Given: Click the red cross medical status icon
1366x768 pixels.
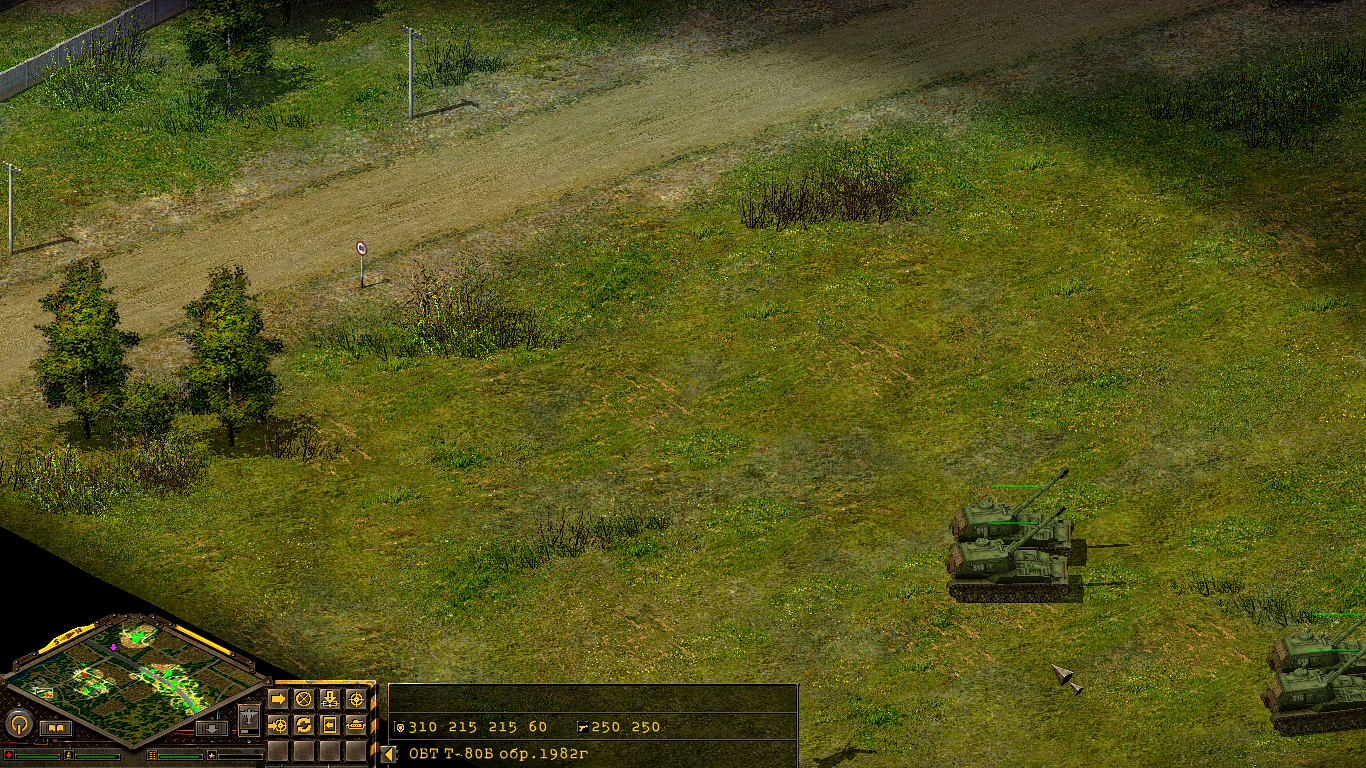Looking at the screenshot, I should [x=9, y=755].
